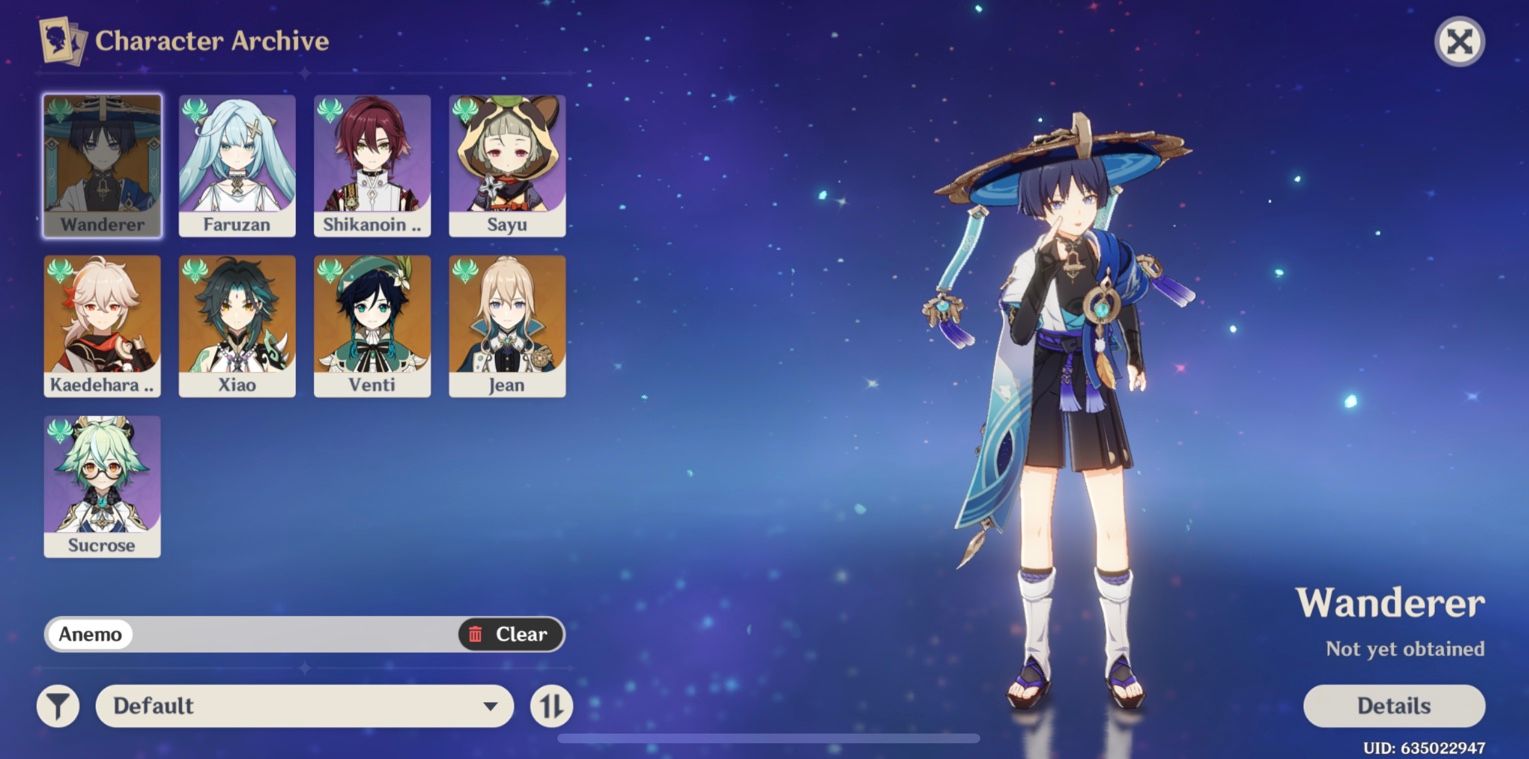
Task: Toggle off the Anemo filter tag
Action: coord(91,634)
